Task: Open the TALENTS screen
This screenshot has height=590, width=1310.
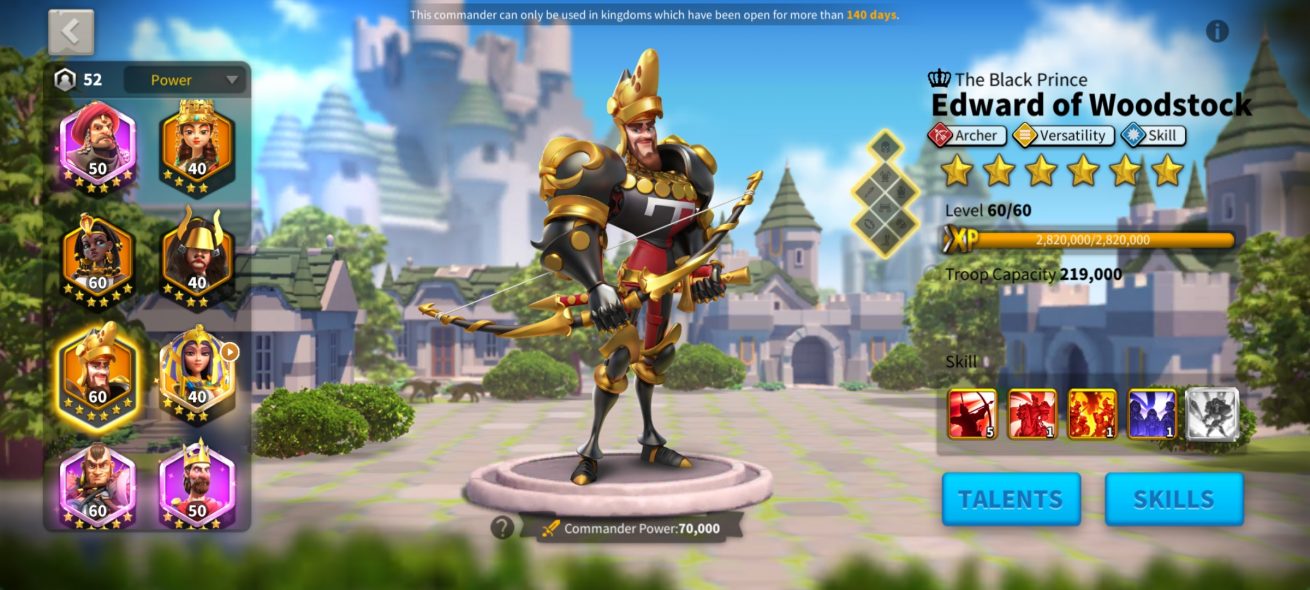Action: click(x=1010, y=499)
